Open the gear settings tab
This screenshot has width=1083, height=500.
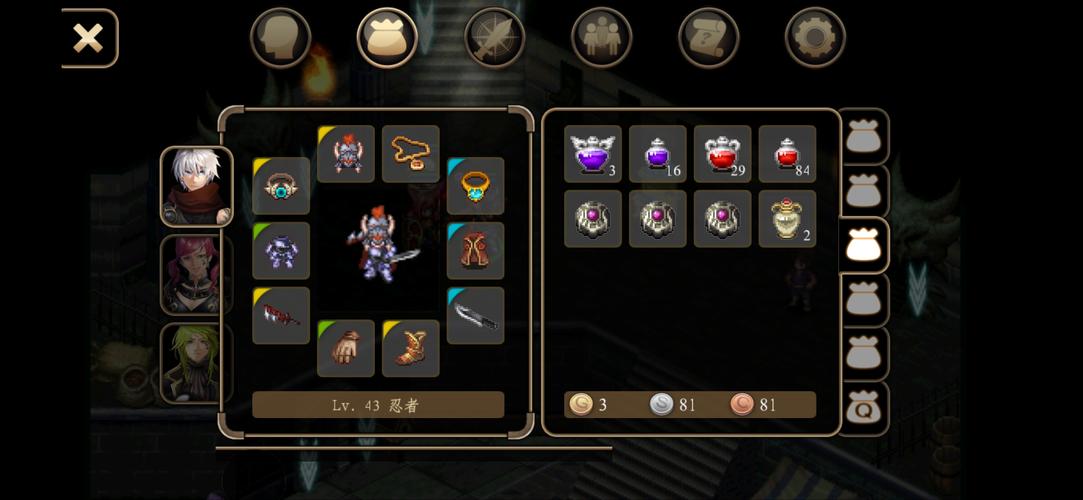[814, 38]
